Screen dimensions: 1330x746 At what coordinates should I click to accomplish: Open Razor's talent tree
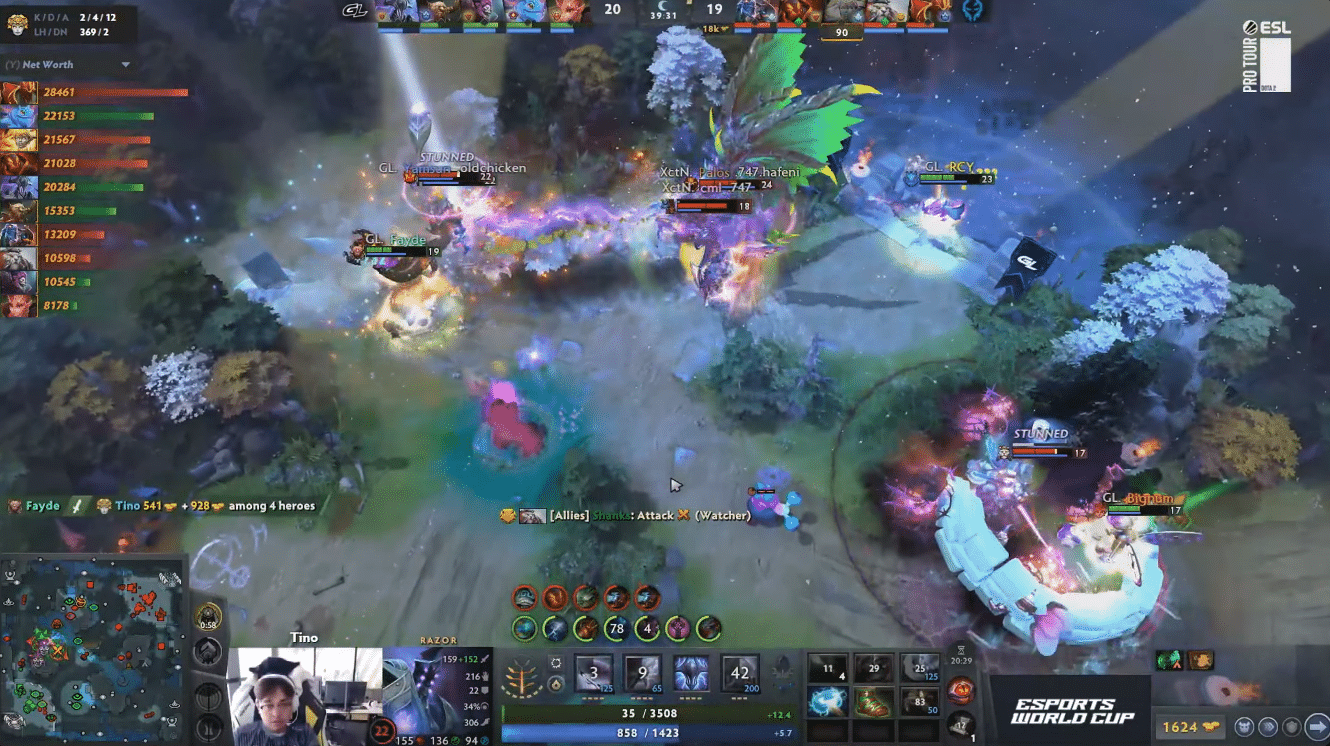pos(523,677)
